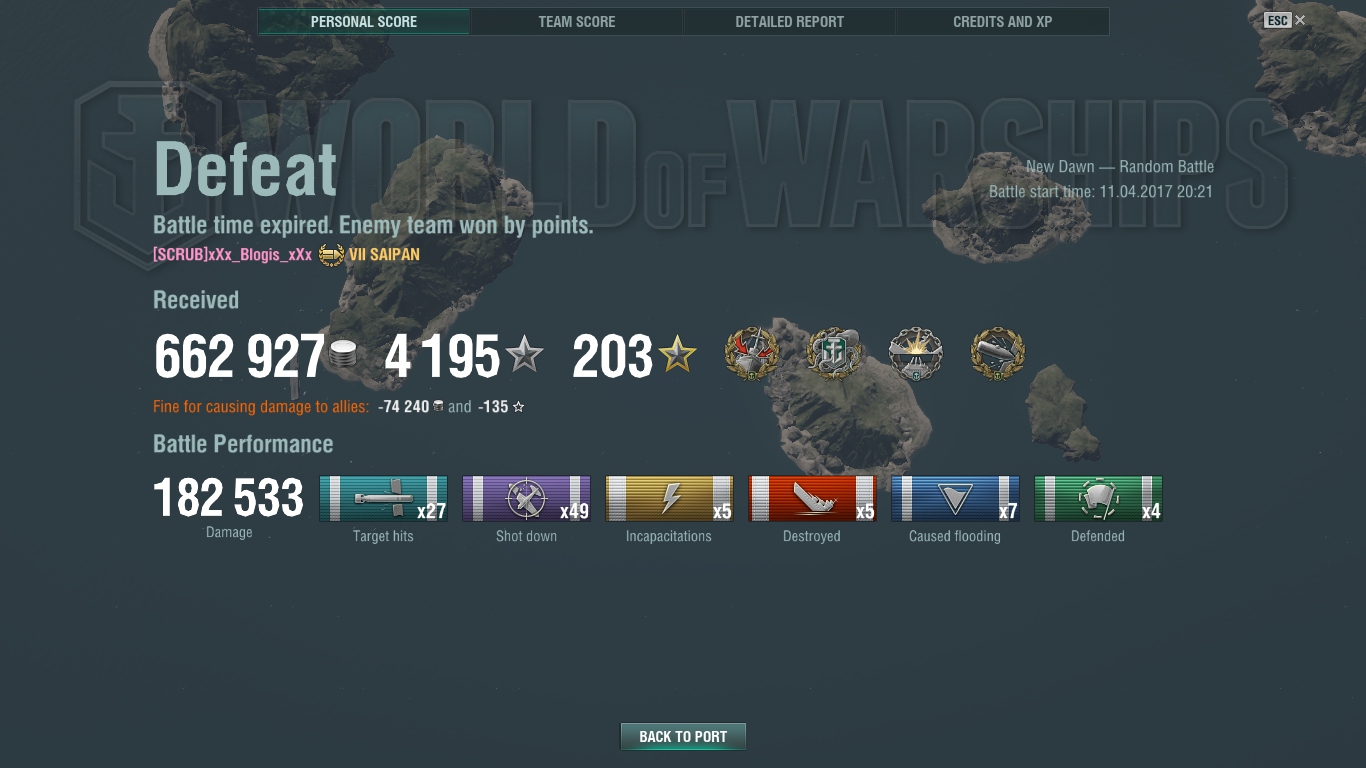The image size is (1366, 768).
Task: Click the explosion achievement medal
Action: click(x=916, y=354)
